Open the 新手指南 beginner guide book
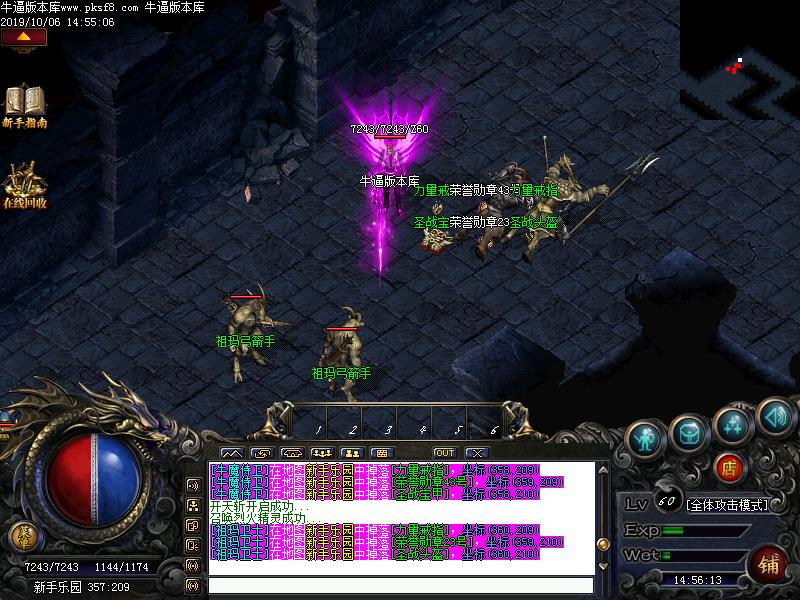This screenshot has height=600, width=800. point(24,103)
